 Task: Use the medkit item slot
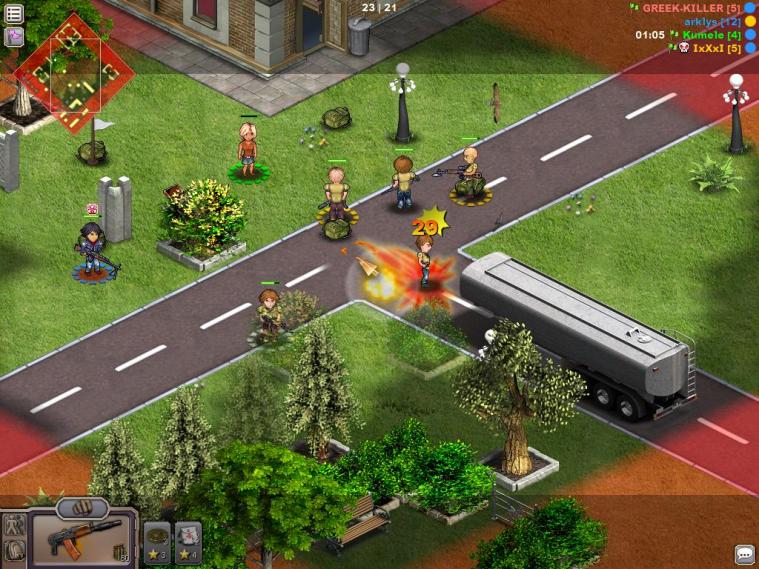point(188,540)
